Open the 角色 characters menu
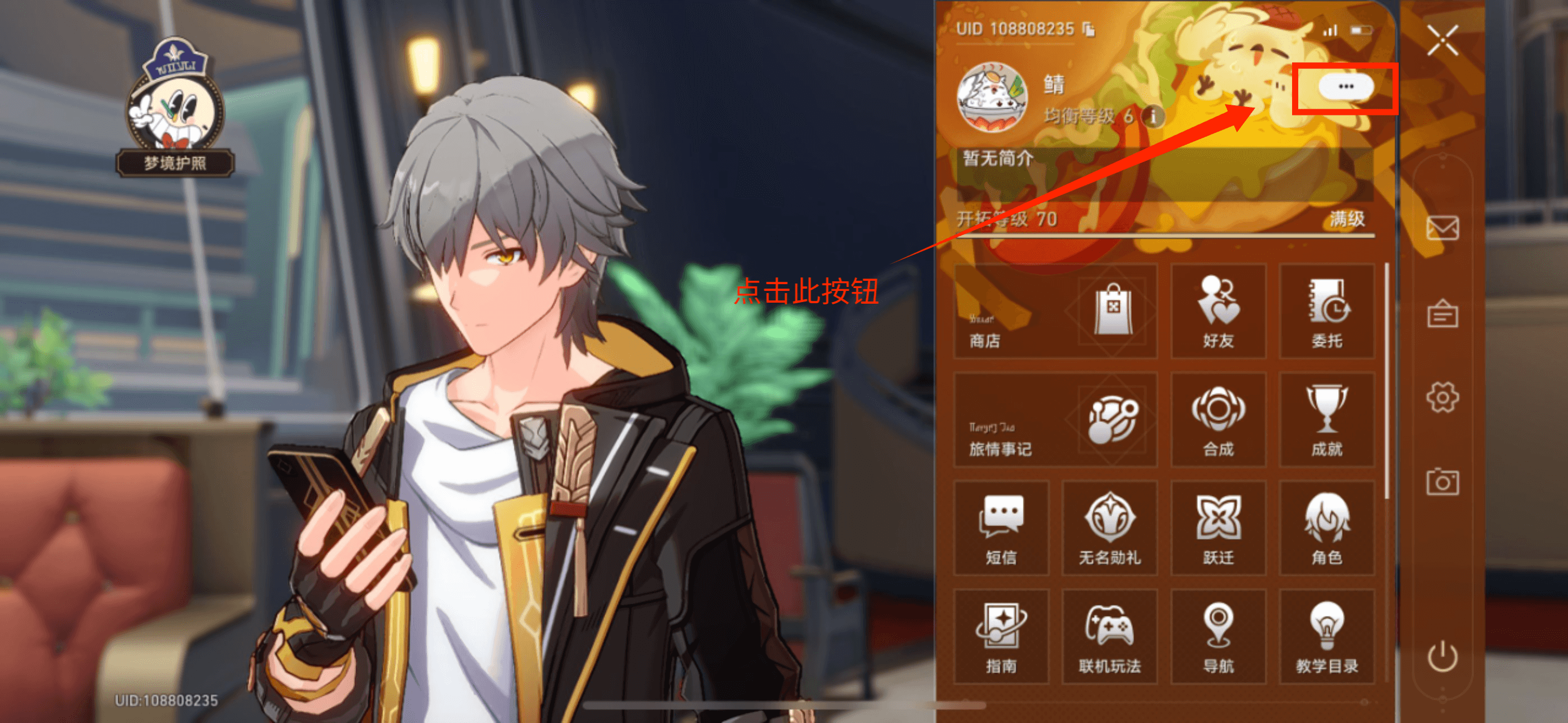This screenshot has width=1568, height=723. [x=1326, y=529]
